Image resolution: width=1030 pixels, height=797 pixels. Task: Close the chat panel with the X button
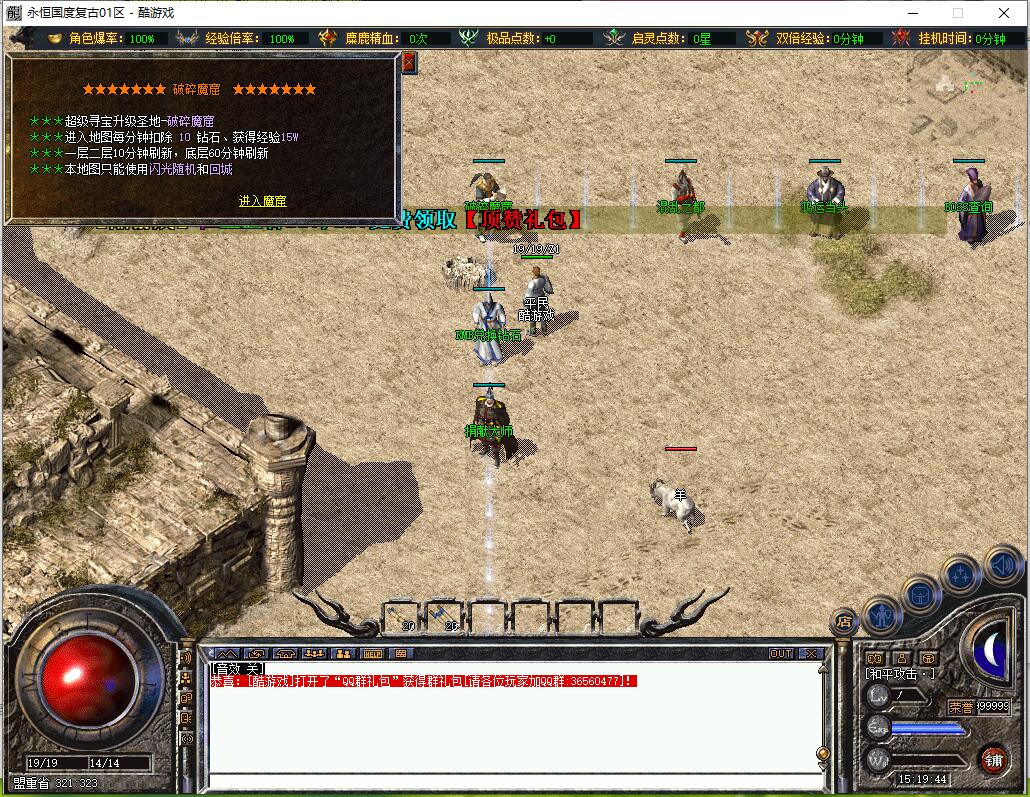(x=810, y=654)
